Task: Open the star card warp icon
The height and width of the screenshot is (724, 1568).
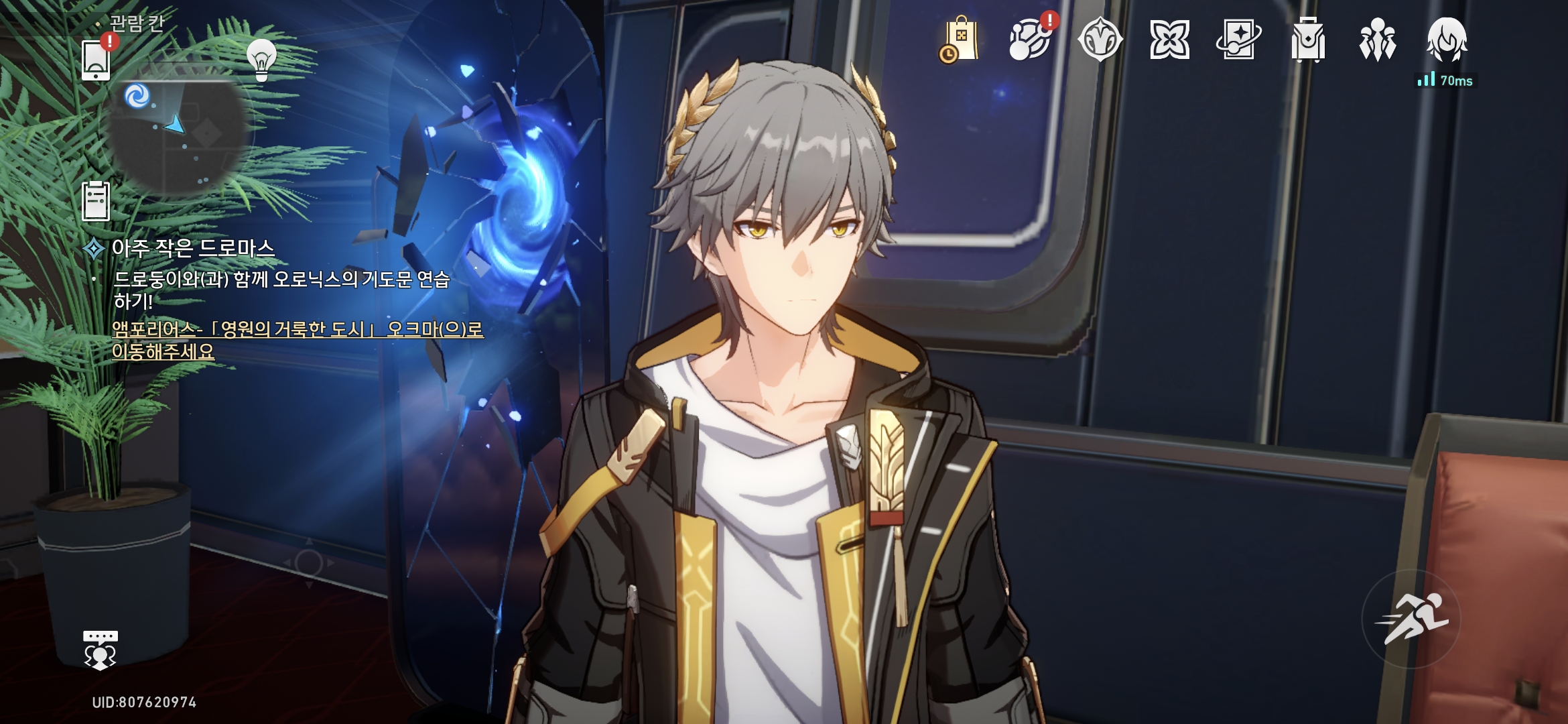Action: click(1238, 40)
